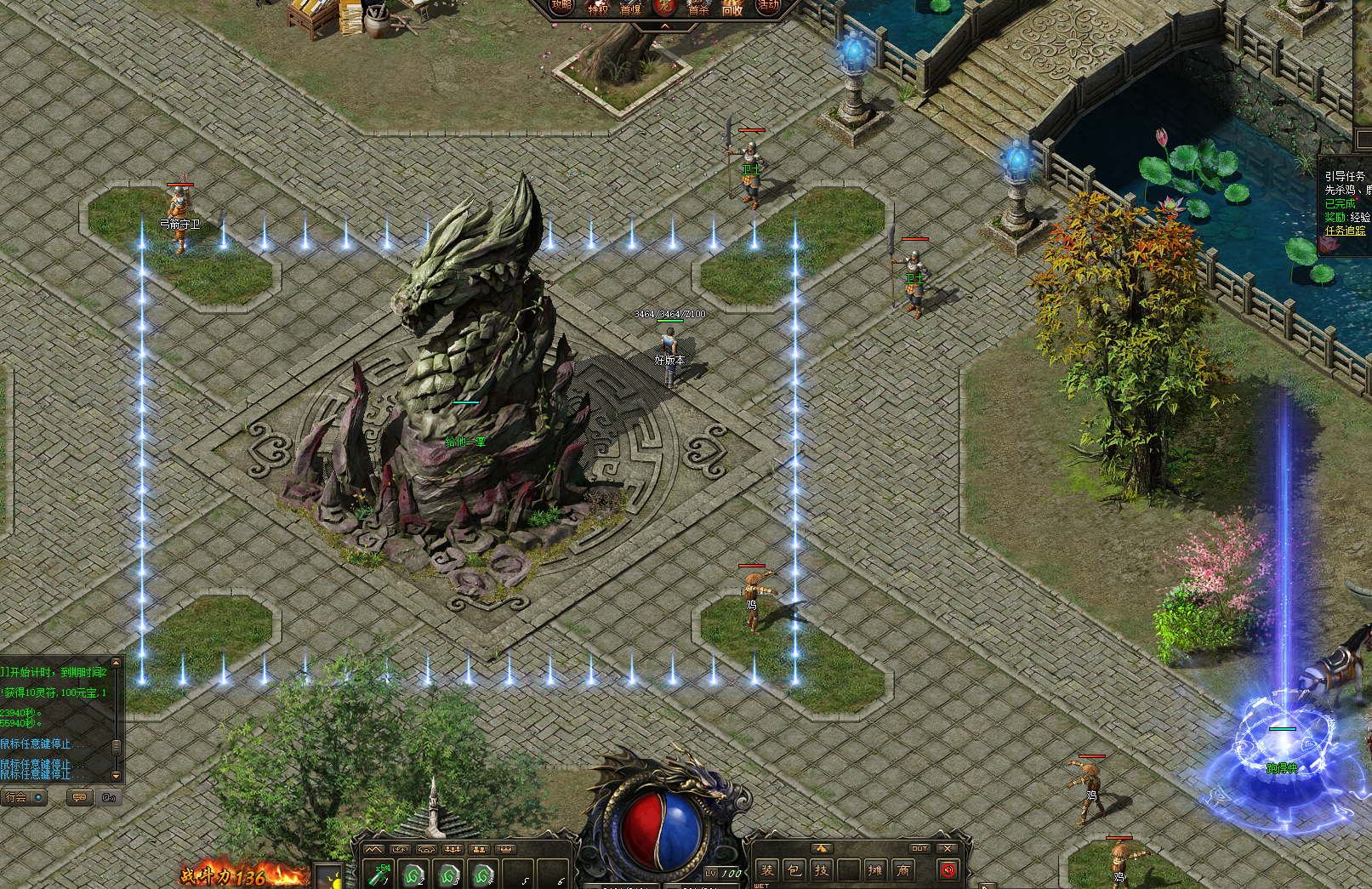Open the 商 shop panel
This screenshot has height=889, width=1372.
[903, 870]
